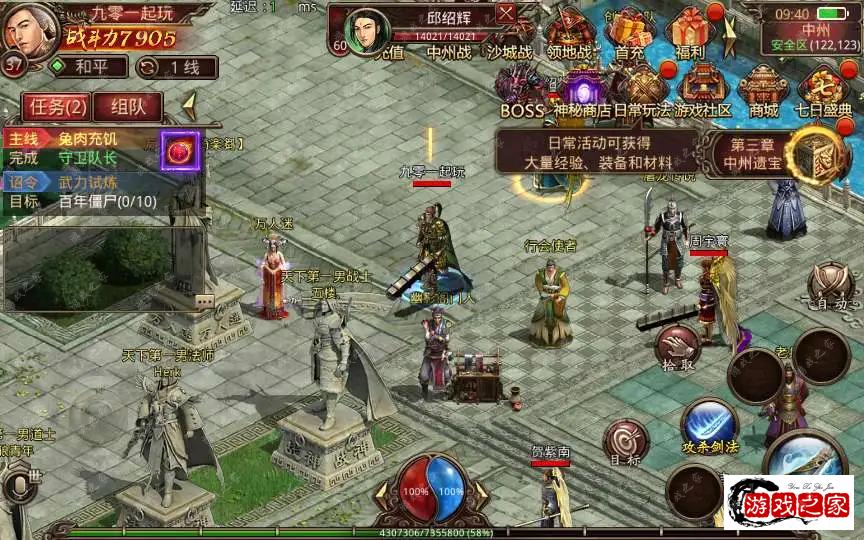Viewport: 864px width, 540px height.
Task: Tap the 拾取 pick-up button
Action: point(679,348)
